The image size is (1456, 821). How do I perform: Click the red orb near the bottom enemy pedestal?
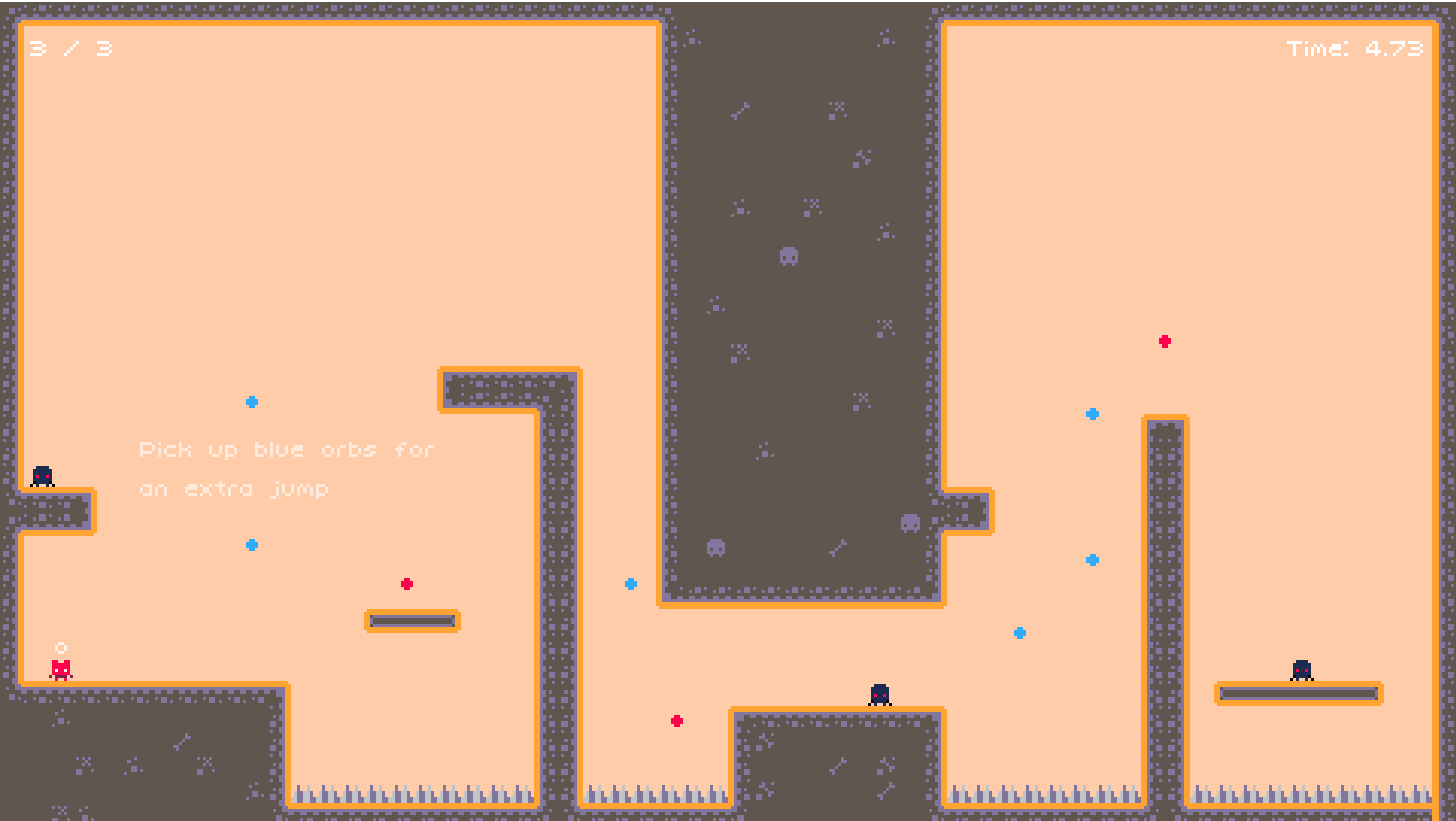pyautogui.click(x=675, y=721)
